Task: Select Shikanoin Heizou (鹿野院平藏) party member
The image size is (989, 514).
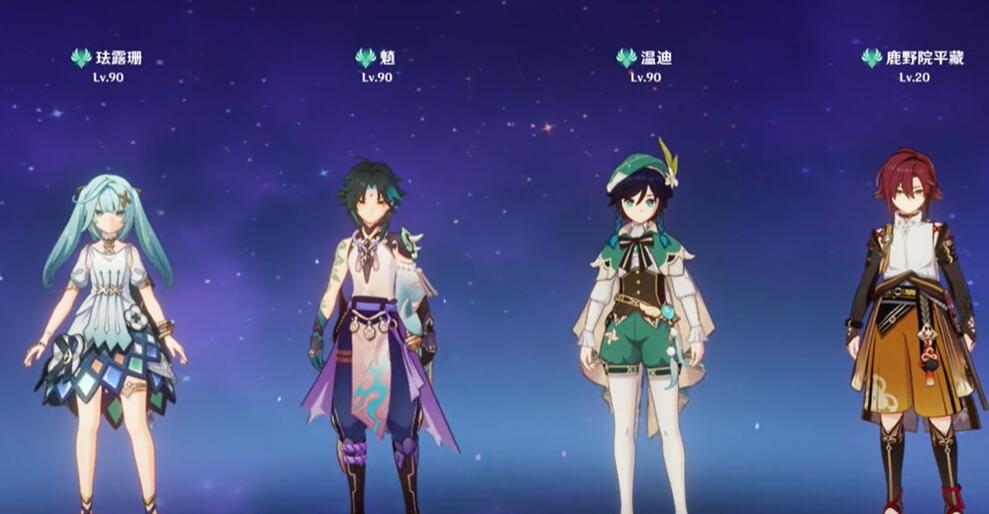Action: 911,320
